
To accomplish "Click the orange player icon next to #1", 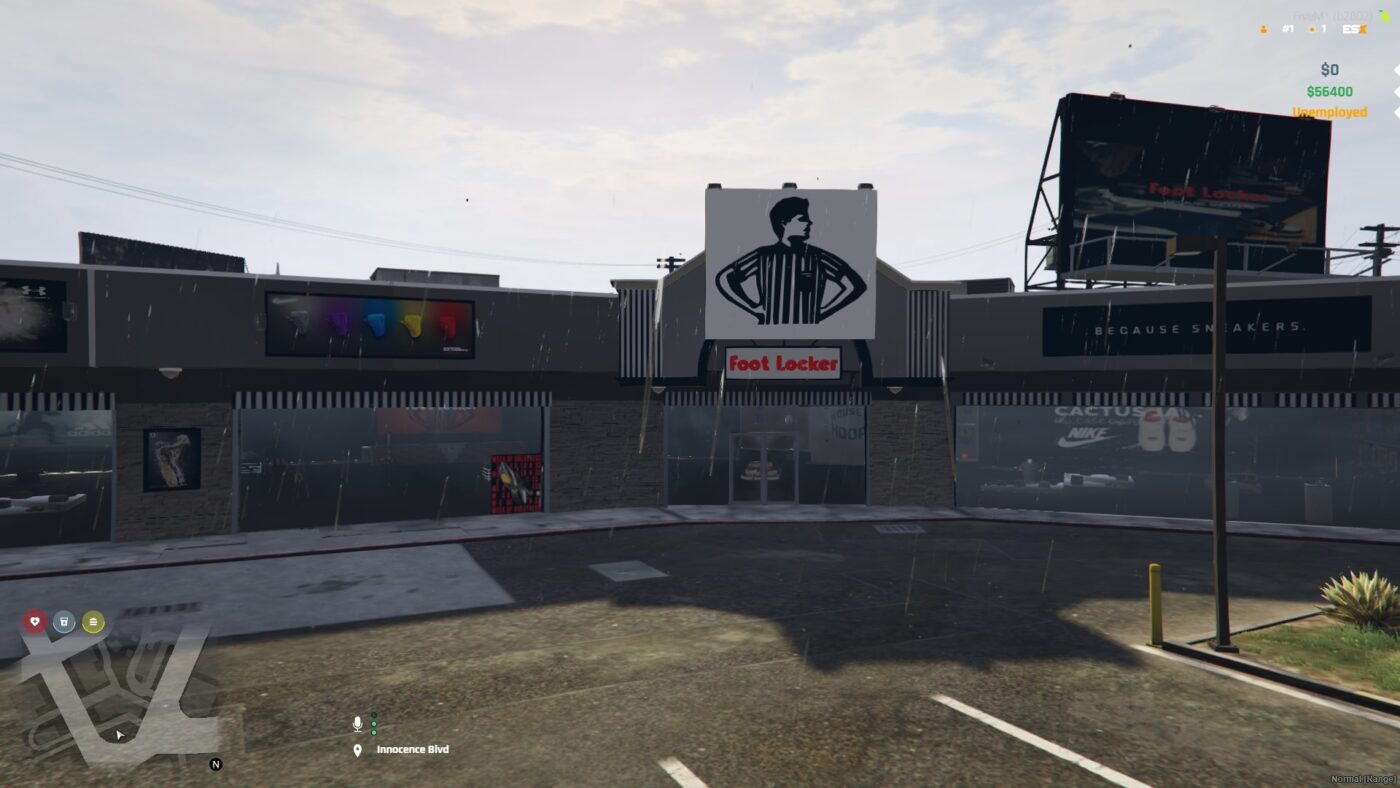I will click(1263, 29).
